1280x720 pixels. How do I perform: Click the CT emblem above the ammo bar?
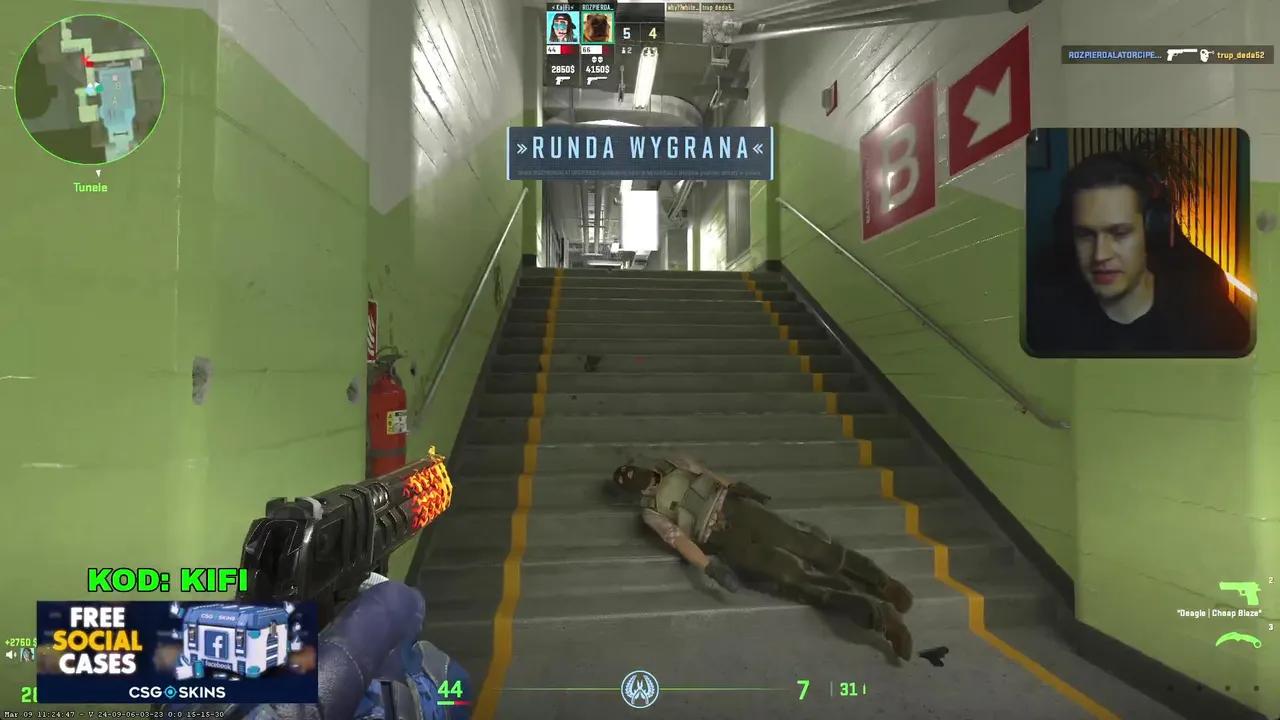640,688
